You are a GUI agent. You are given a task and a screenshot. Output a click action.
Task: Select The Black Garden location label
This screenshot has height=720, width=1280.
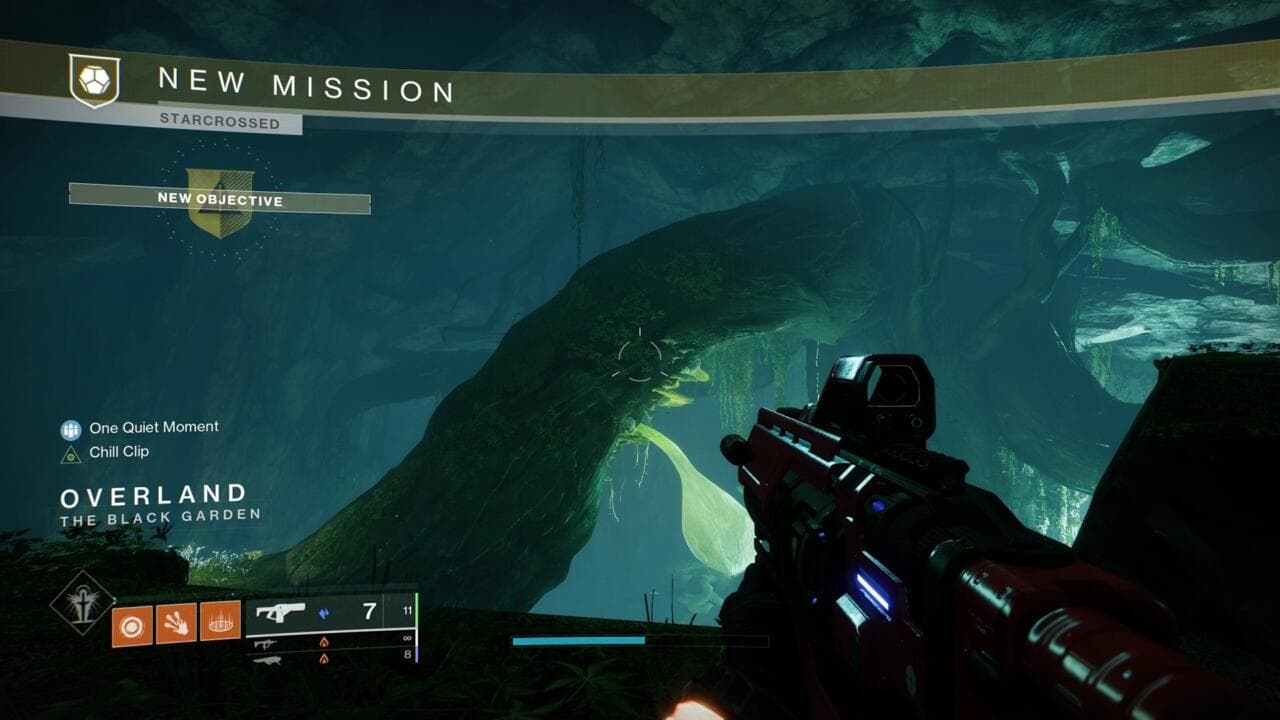160,515
